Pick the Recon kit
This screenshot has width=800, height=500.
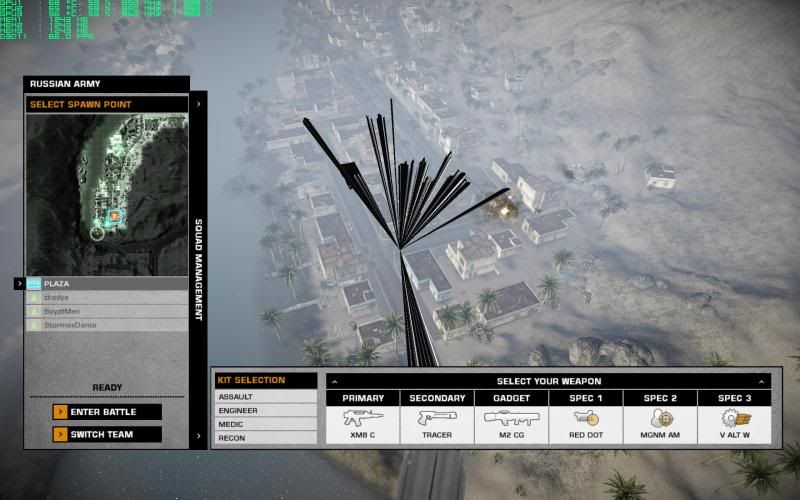(x=264, y=438)
